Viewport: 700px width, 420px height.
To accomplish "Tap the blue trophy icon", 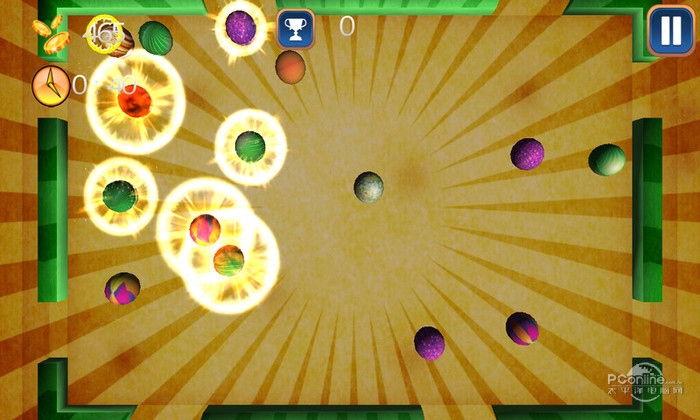I will click(x=295, y=29).
